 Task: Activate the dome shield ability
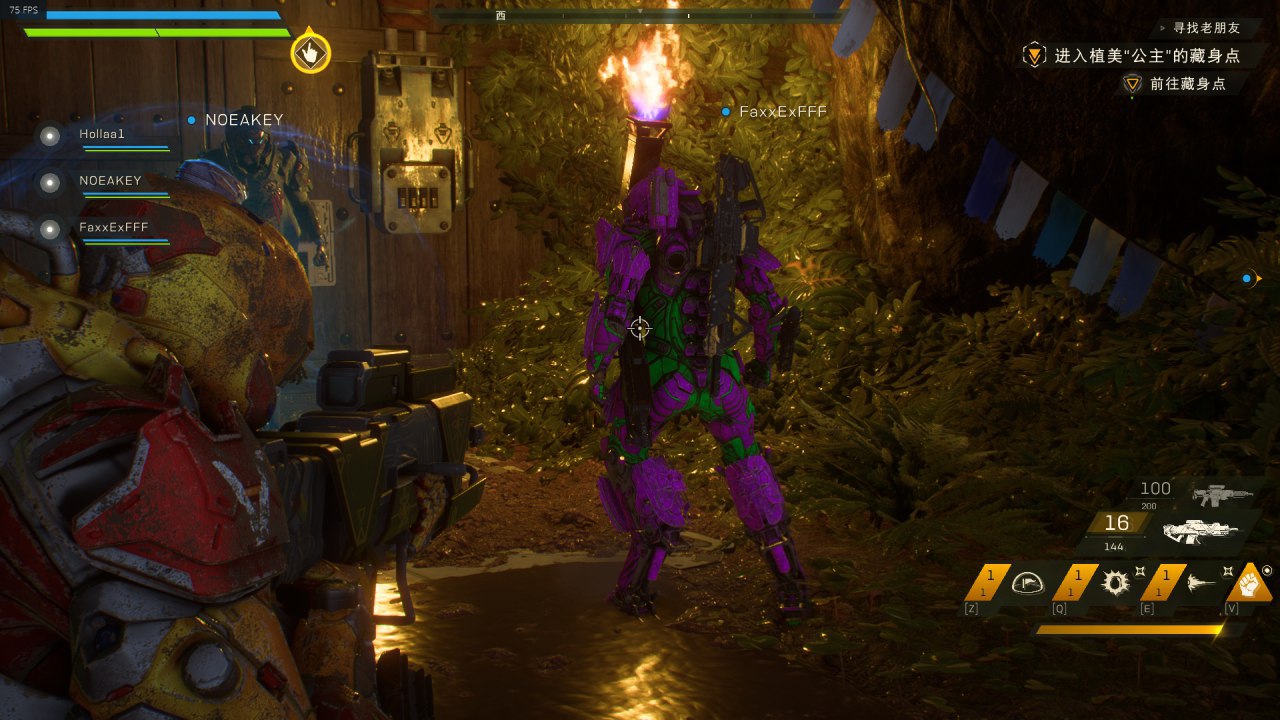pos(1028,583)
